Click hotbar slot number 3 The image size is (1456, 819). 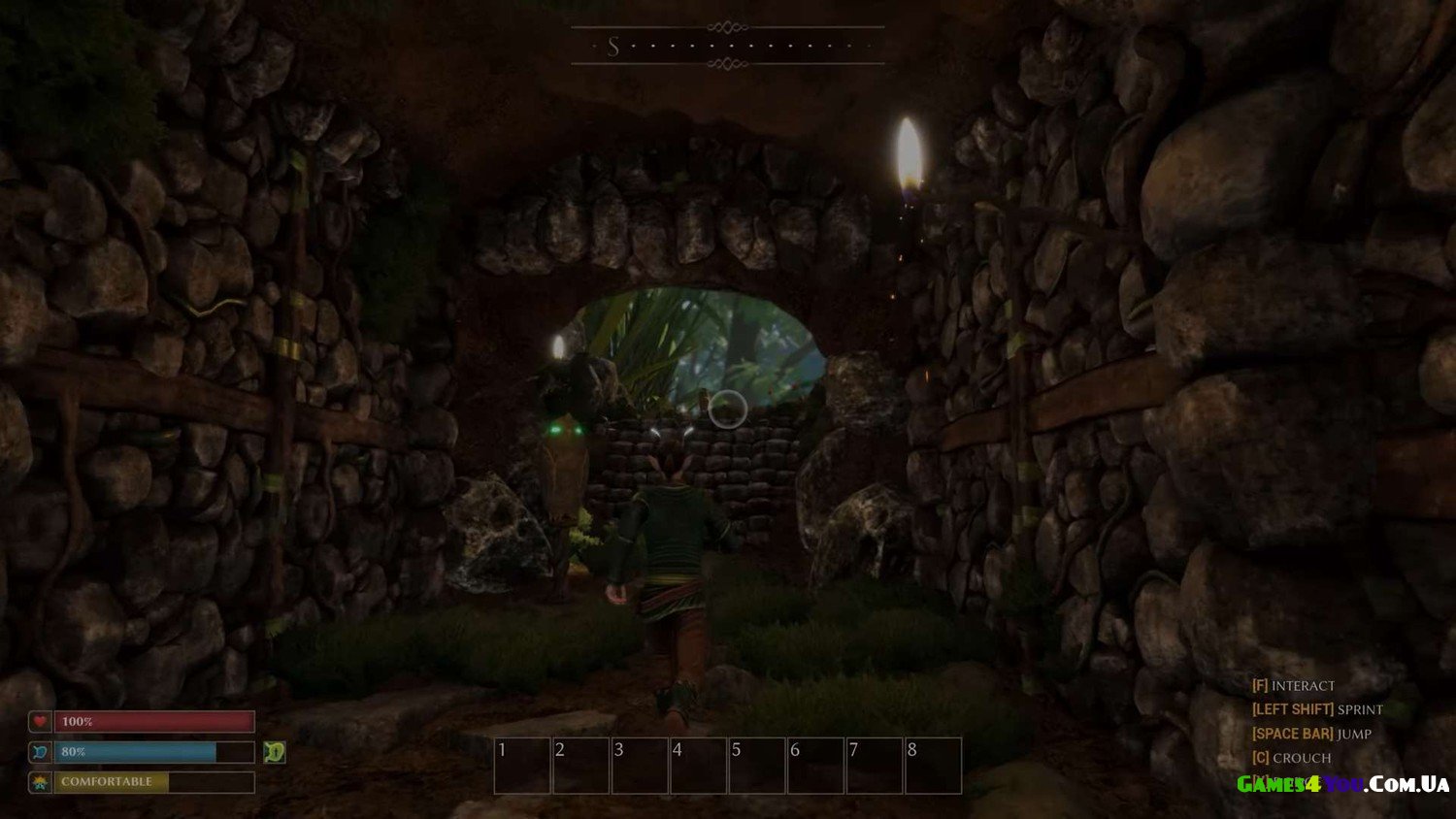click(x=640, y=766)
